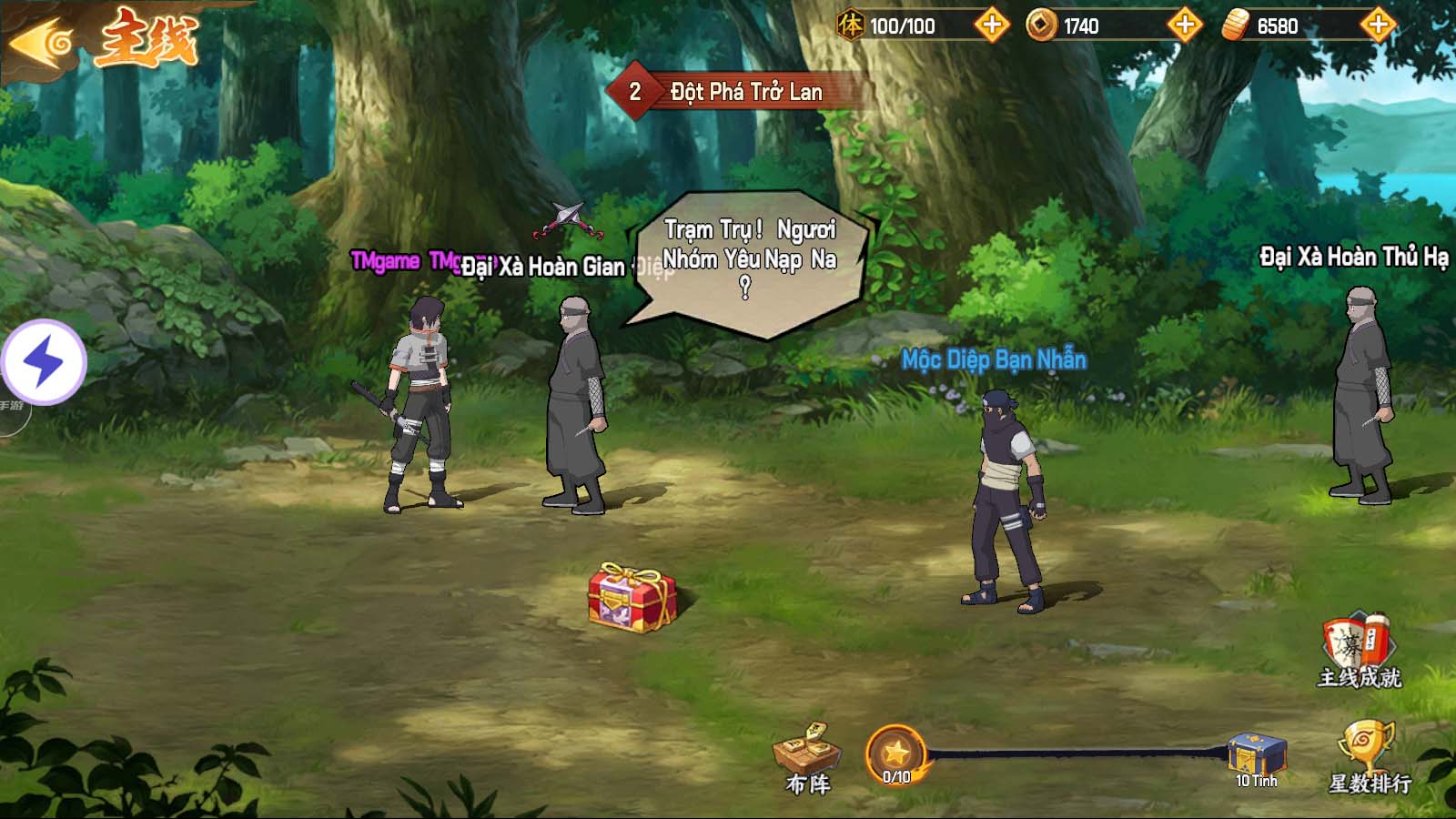Screen dimensions: 1456x819
Task: Add stamina with the plus beside 100/100
Action: (x=991, y=25)
